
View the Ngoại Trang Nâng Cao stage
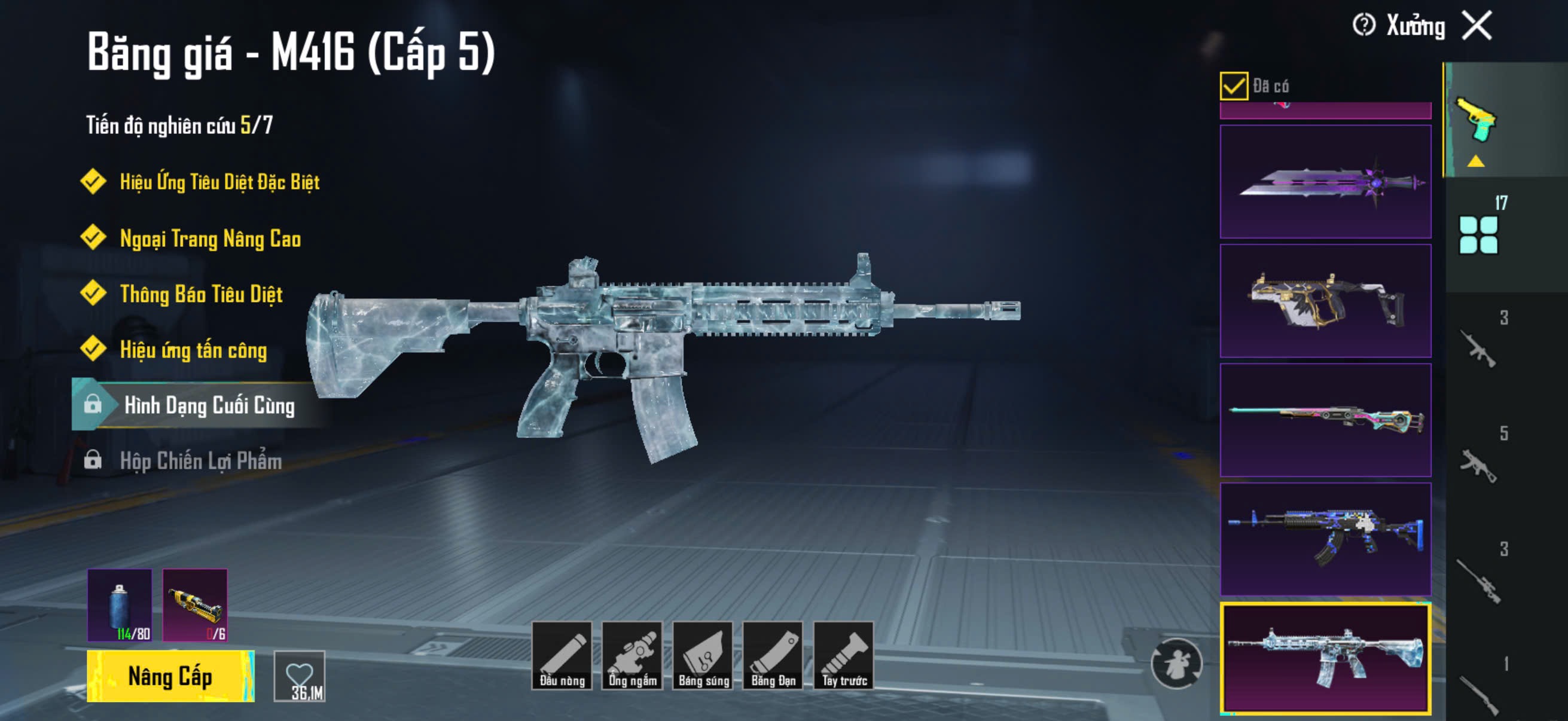tap(210, 239)
